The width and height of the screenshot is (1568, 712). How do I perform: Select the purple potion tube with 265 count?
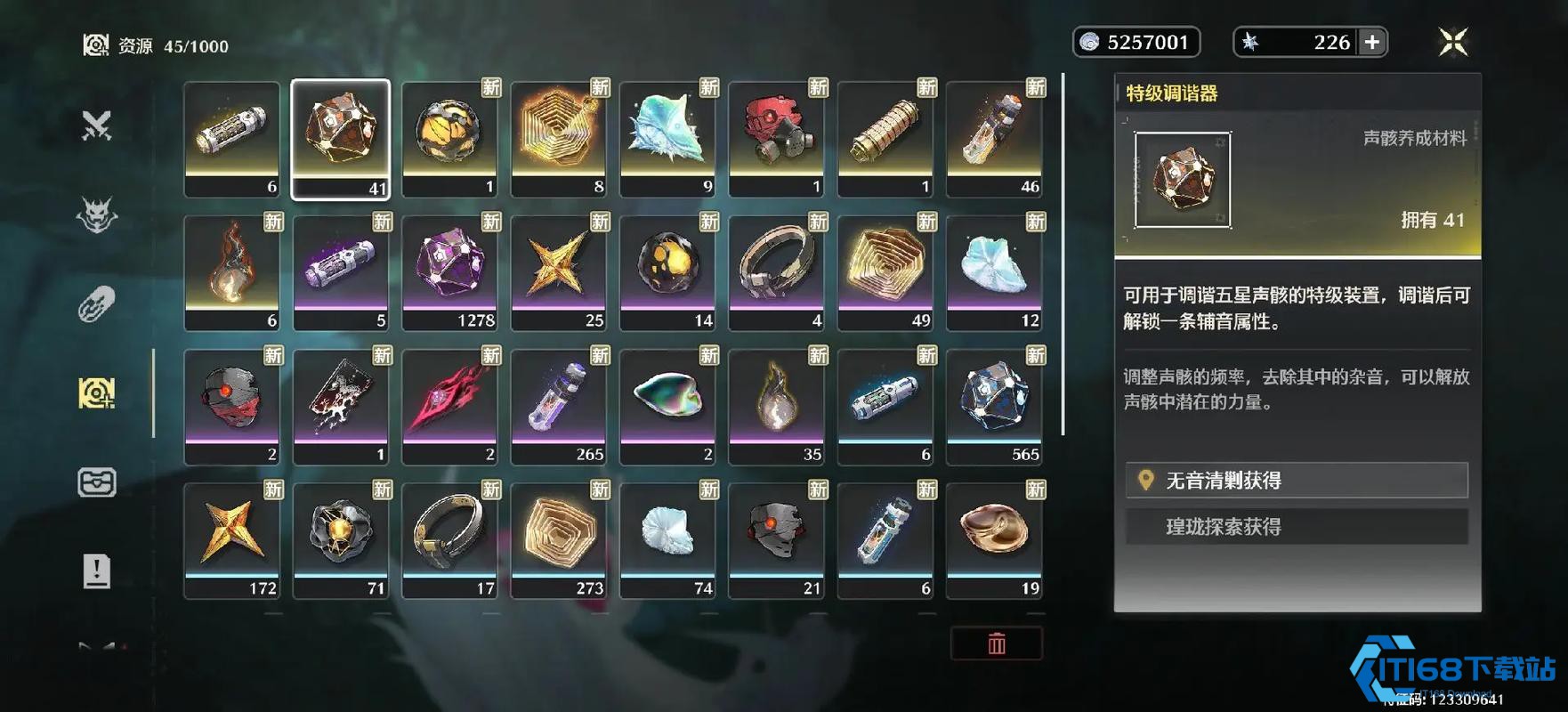pos(559,406)
